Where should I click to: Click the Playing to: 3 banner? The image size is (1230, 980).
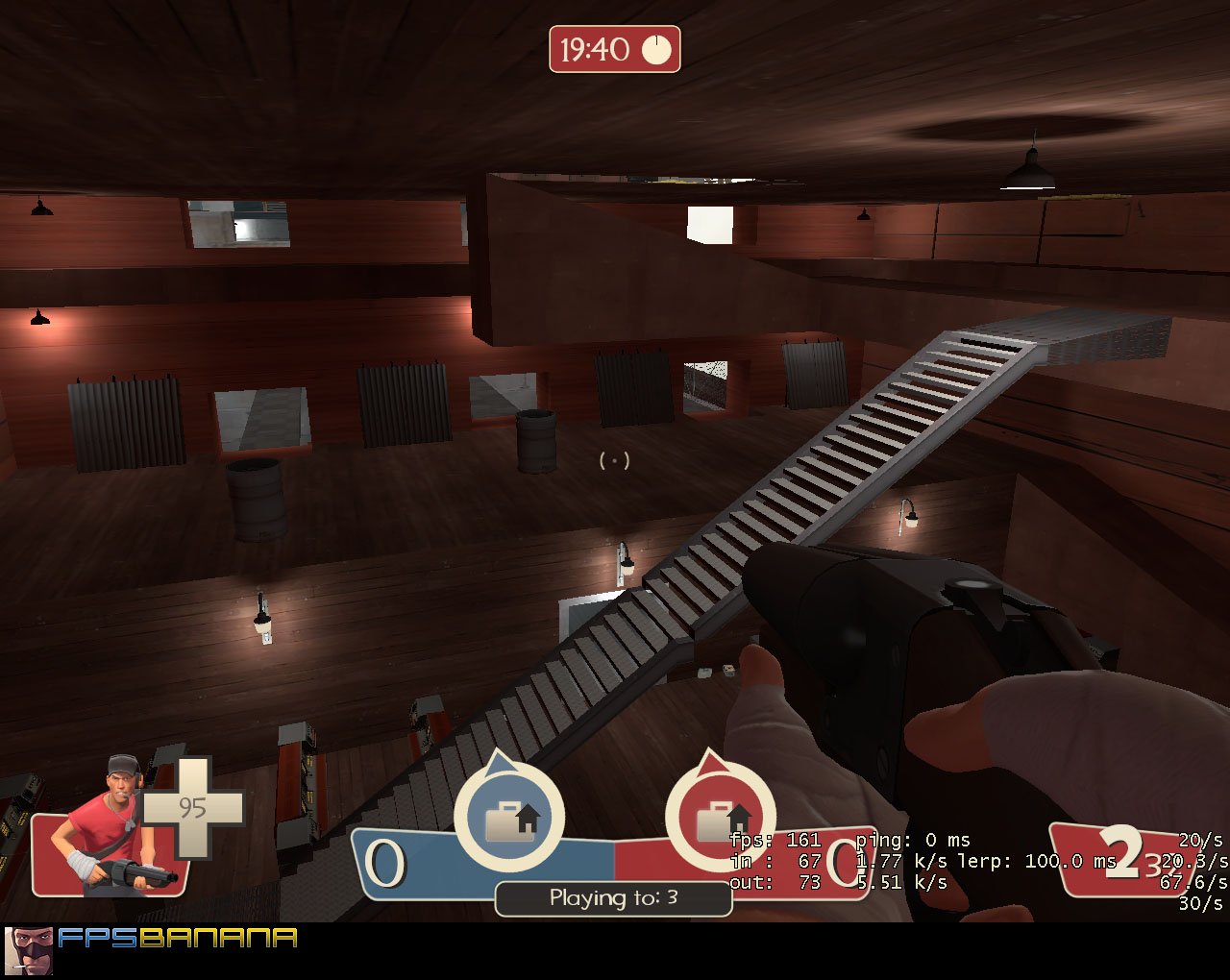613,898
